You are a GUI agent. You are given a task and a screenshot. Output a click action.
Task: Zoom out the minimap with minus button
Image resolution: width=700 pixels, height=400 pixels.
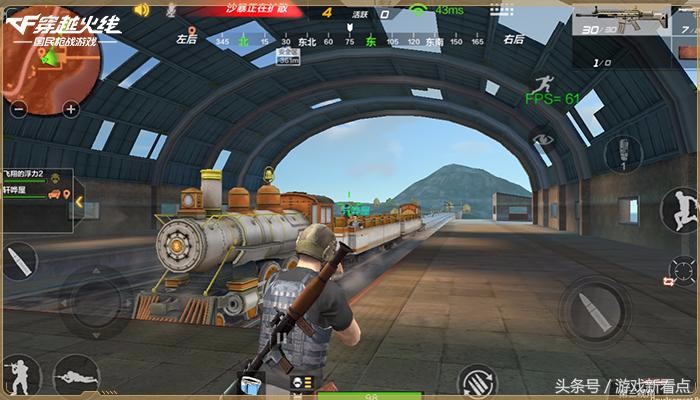(x=15, y=109)
